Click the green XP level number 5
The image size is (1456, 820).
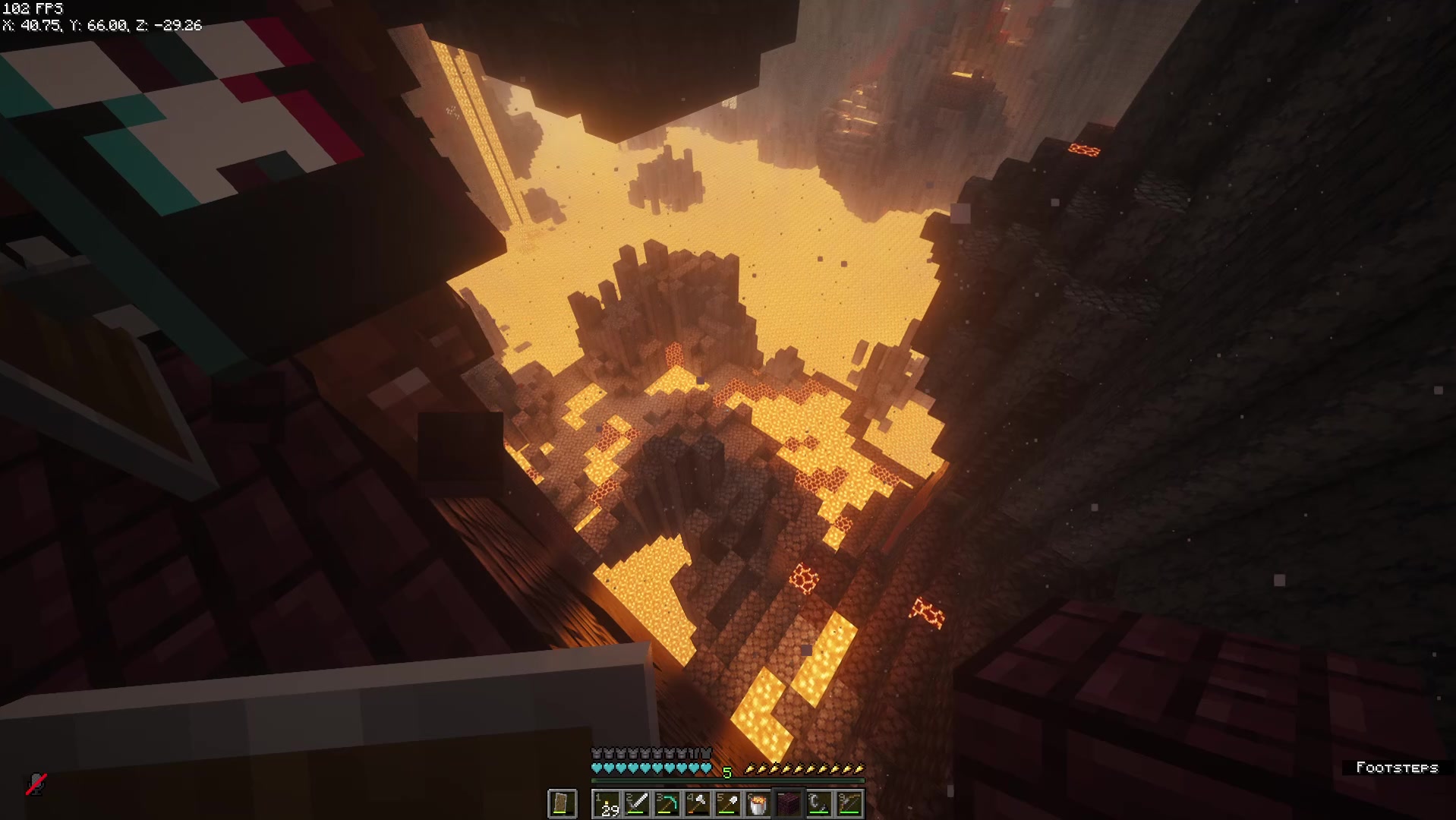coord(727,771)
